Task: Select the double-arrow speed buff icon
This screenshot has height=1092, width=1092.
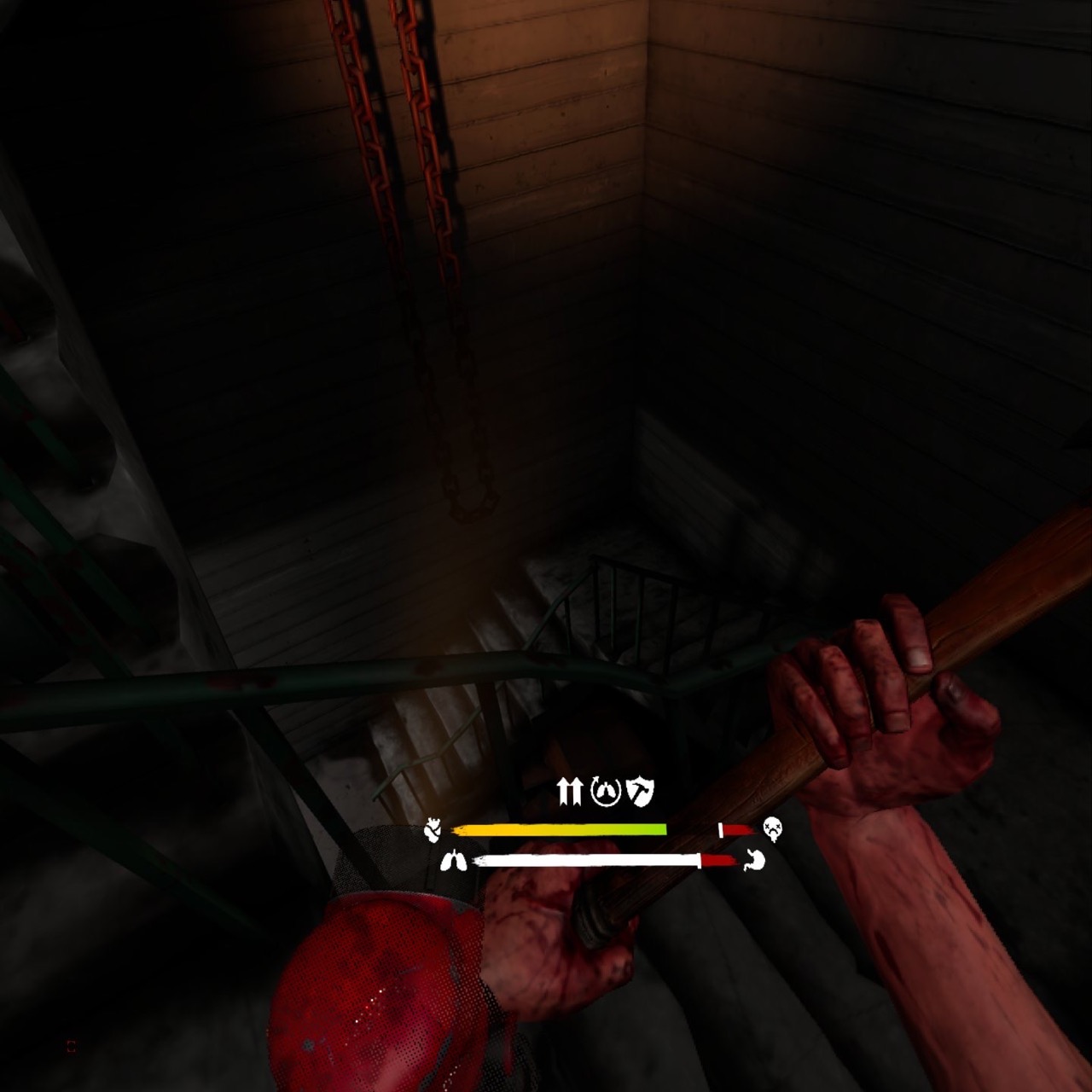Action: click(570, 792)
